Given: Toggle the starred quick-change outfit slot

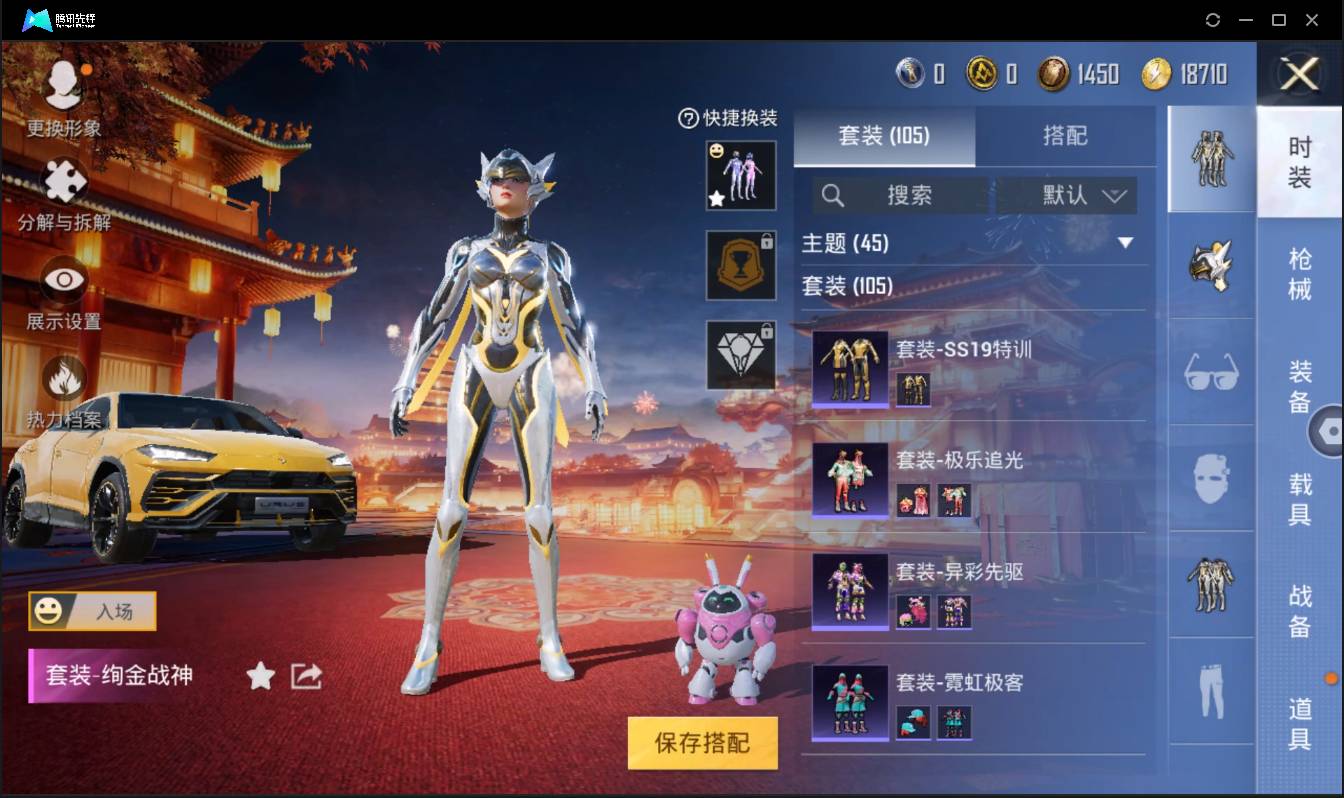Looking at the screenshot, I should [740, 176].
